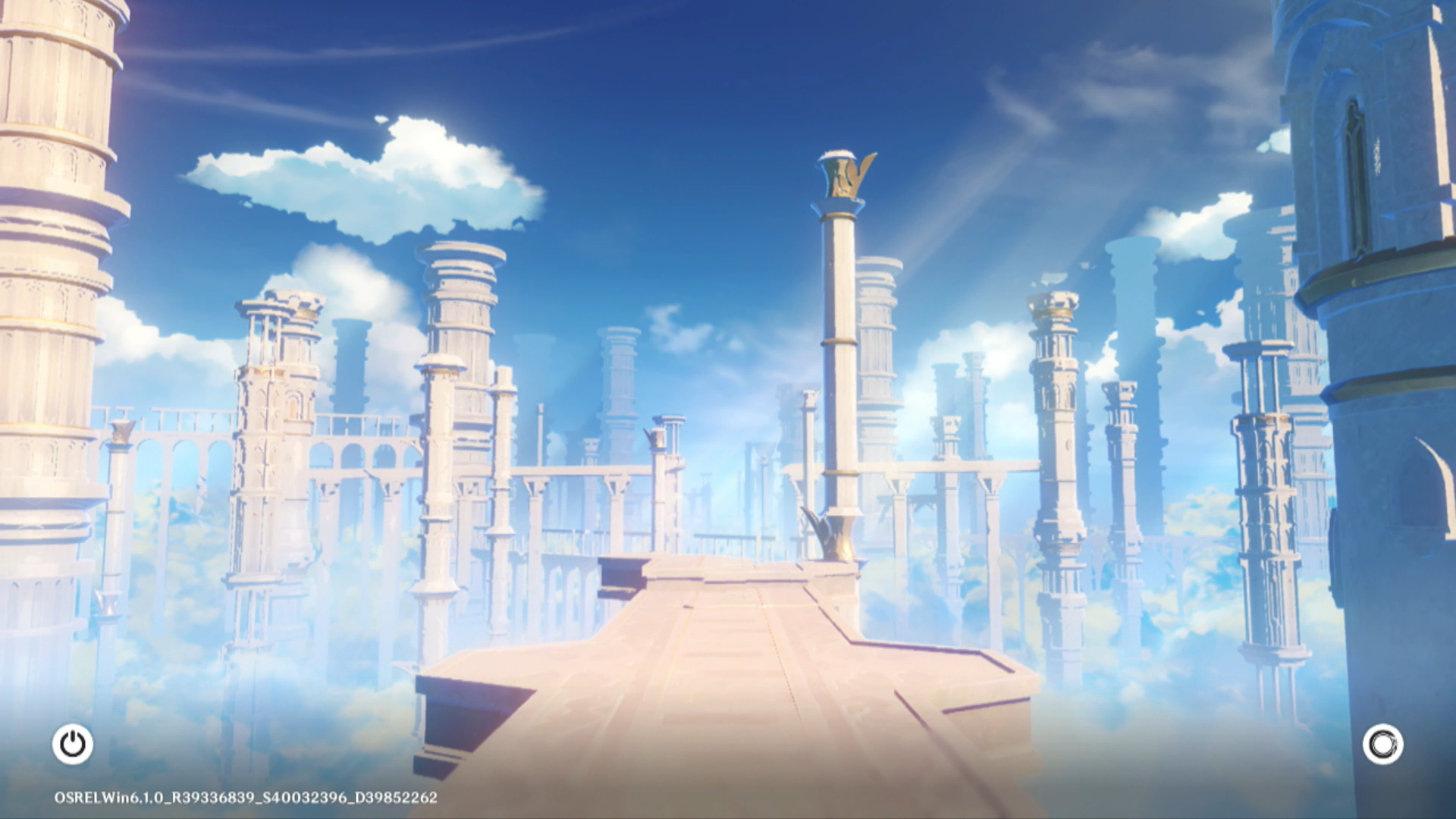Image resolution: width=1456 pixels, height=819 pixels.
Task: Click the circular ring icon button
Action: coord(1382,744)
